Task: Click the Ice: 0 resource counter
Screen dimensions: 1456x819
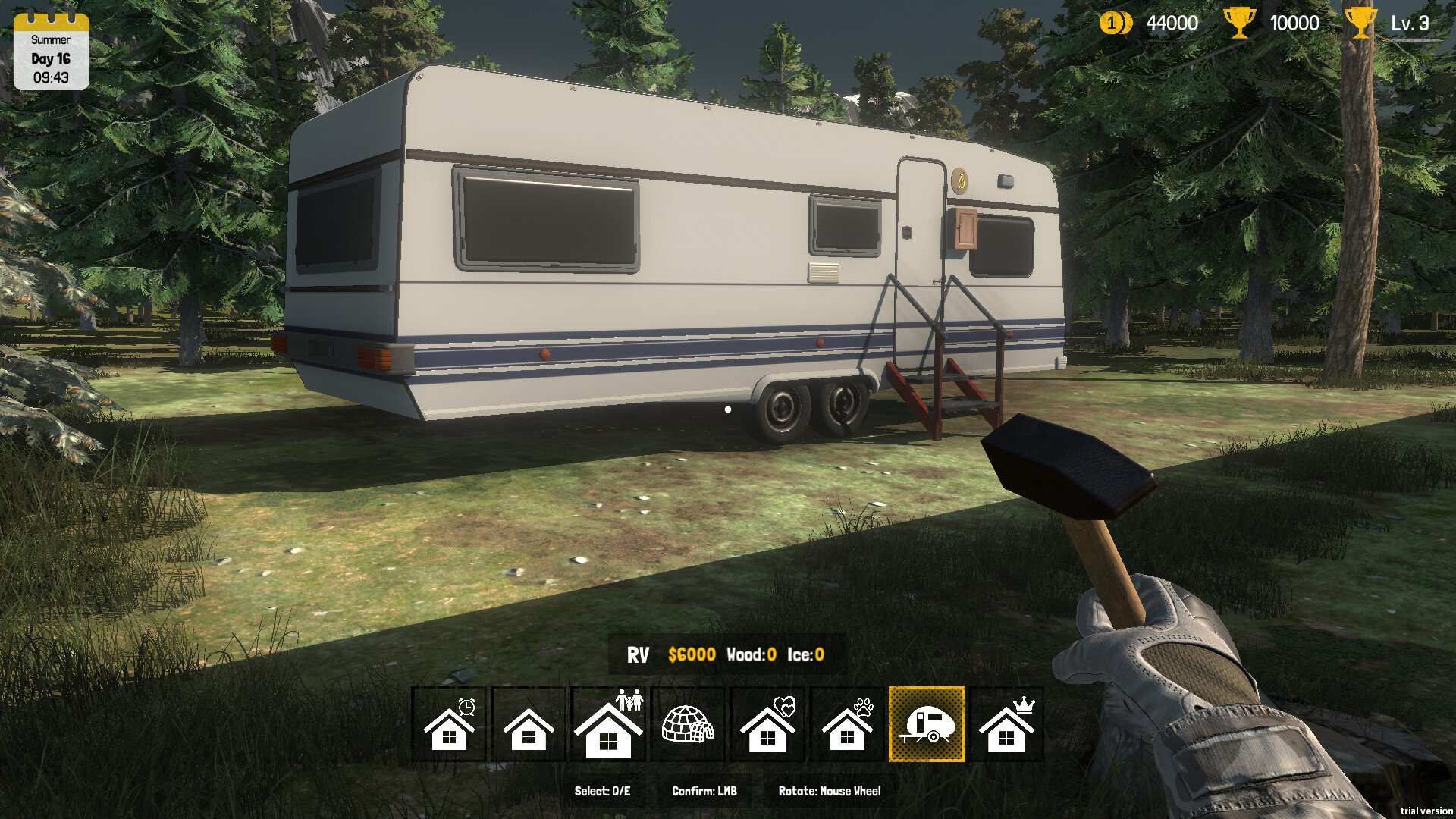Action: (805, 654)
